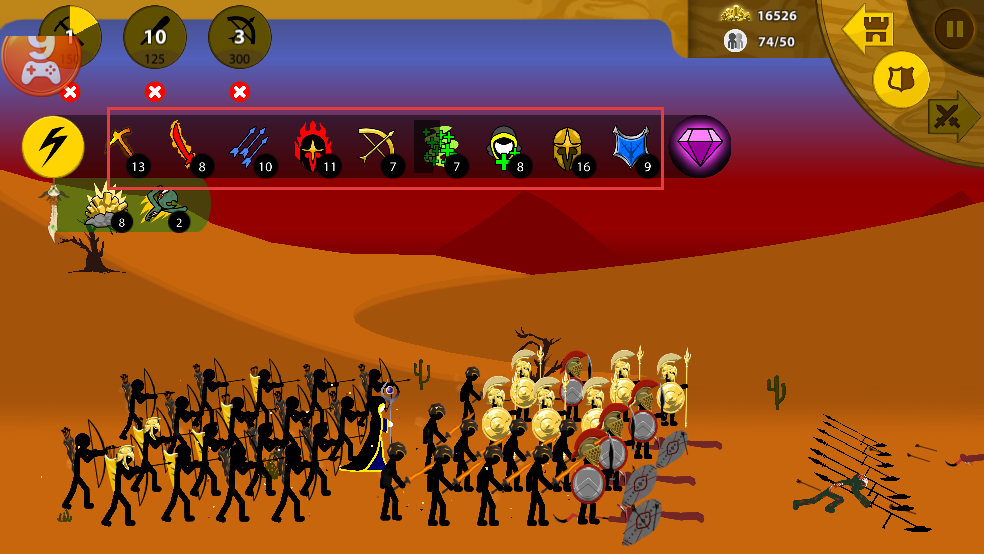Screen dimensions: 984x554
Task: Pause the game
Action: coord(954,29)
